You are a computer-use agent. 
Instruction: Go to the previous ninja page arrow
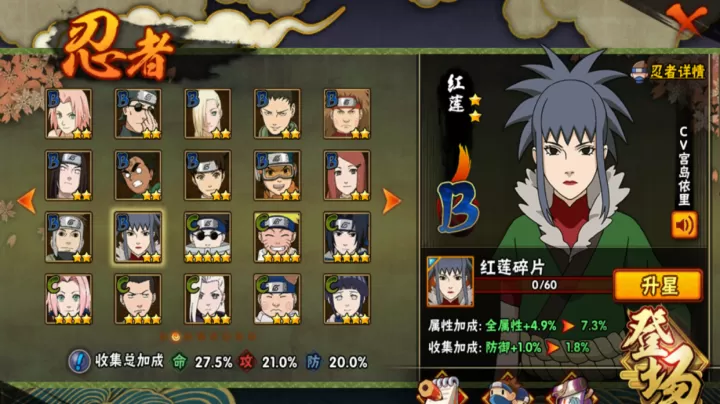[26, 199]
